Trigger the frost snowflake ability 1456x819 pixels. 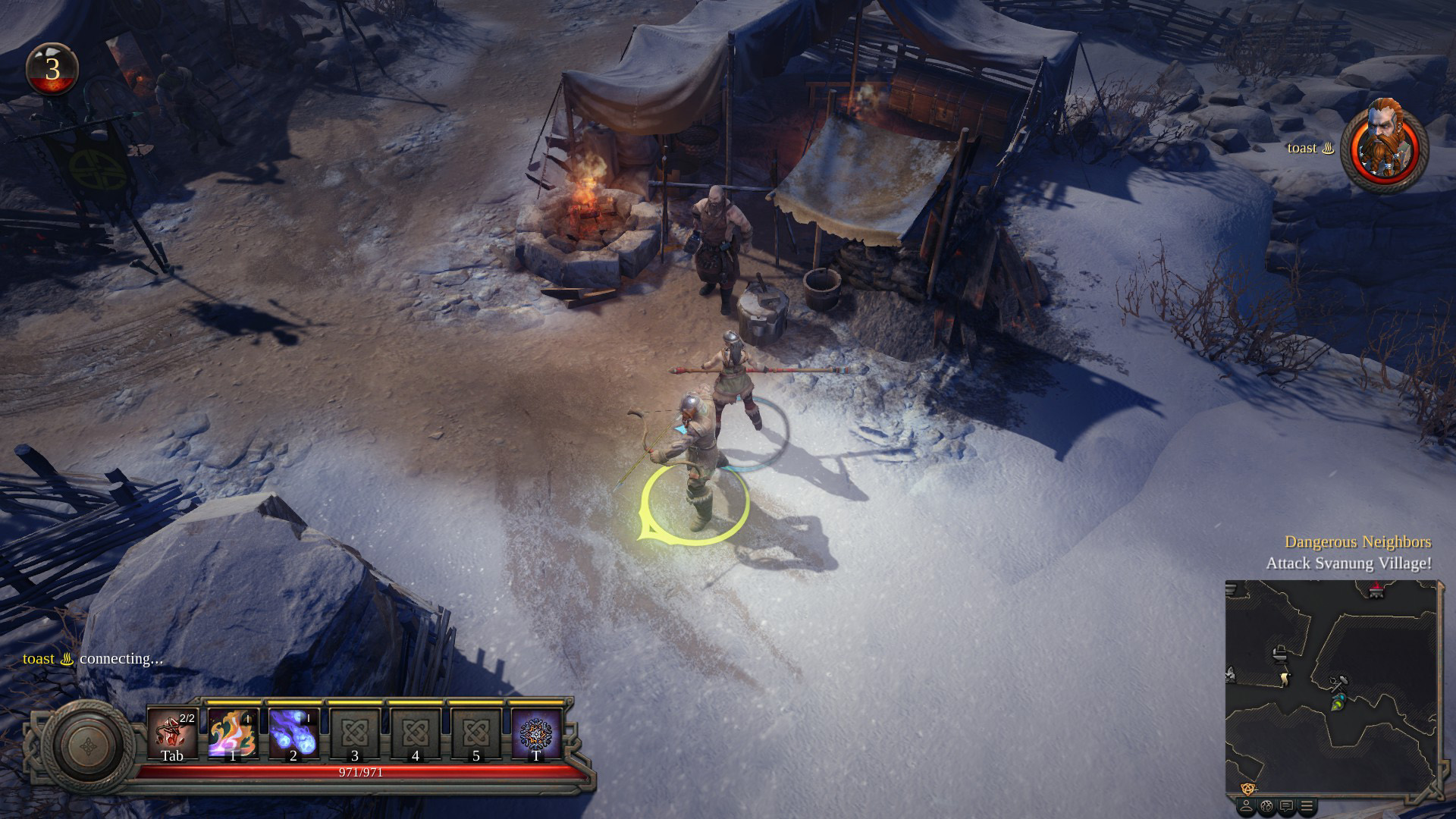point(536,734)
